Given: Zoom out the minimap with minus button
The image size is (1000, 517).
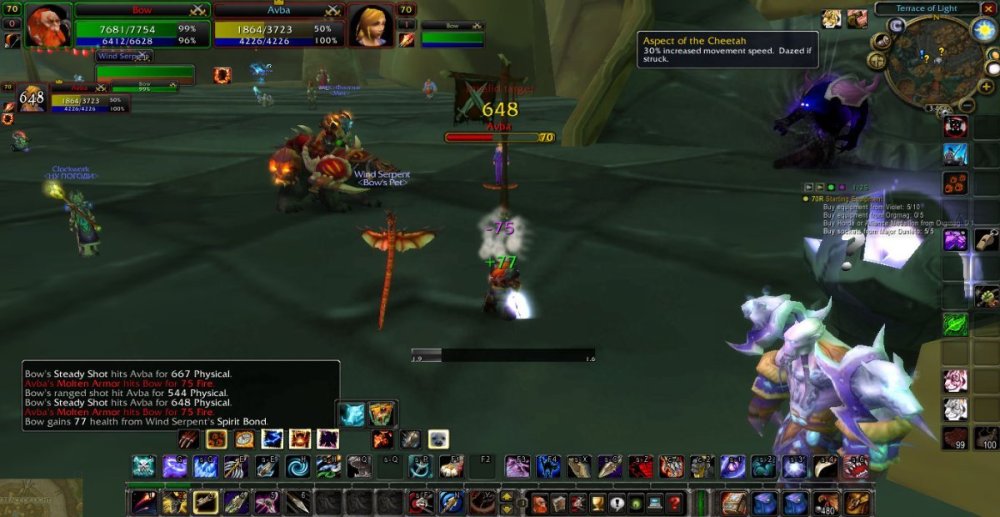Looking at the screenshot, I should tap(966, 104).
